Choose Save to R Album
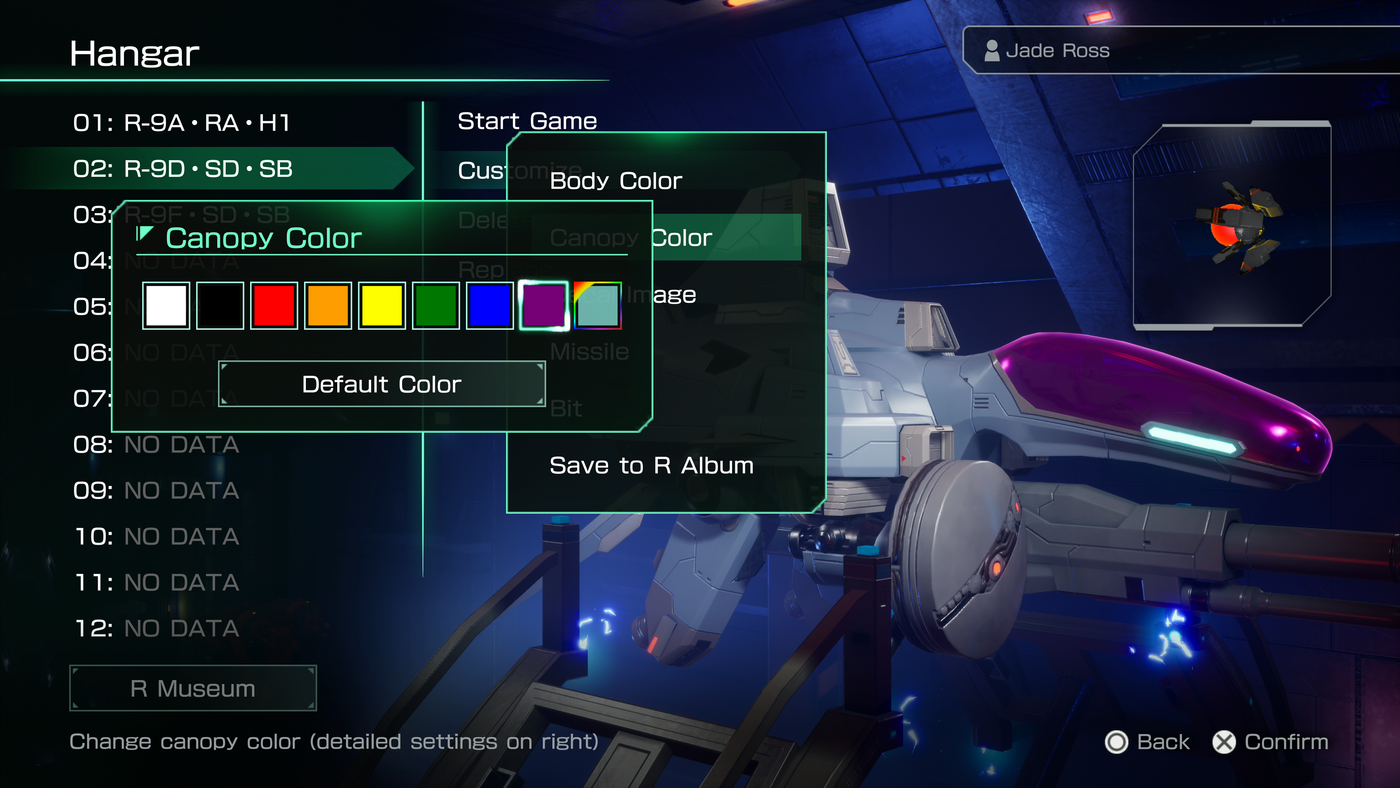This screenshot has height=788, width=1400. tap(651, 465)
